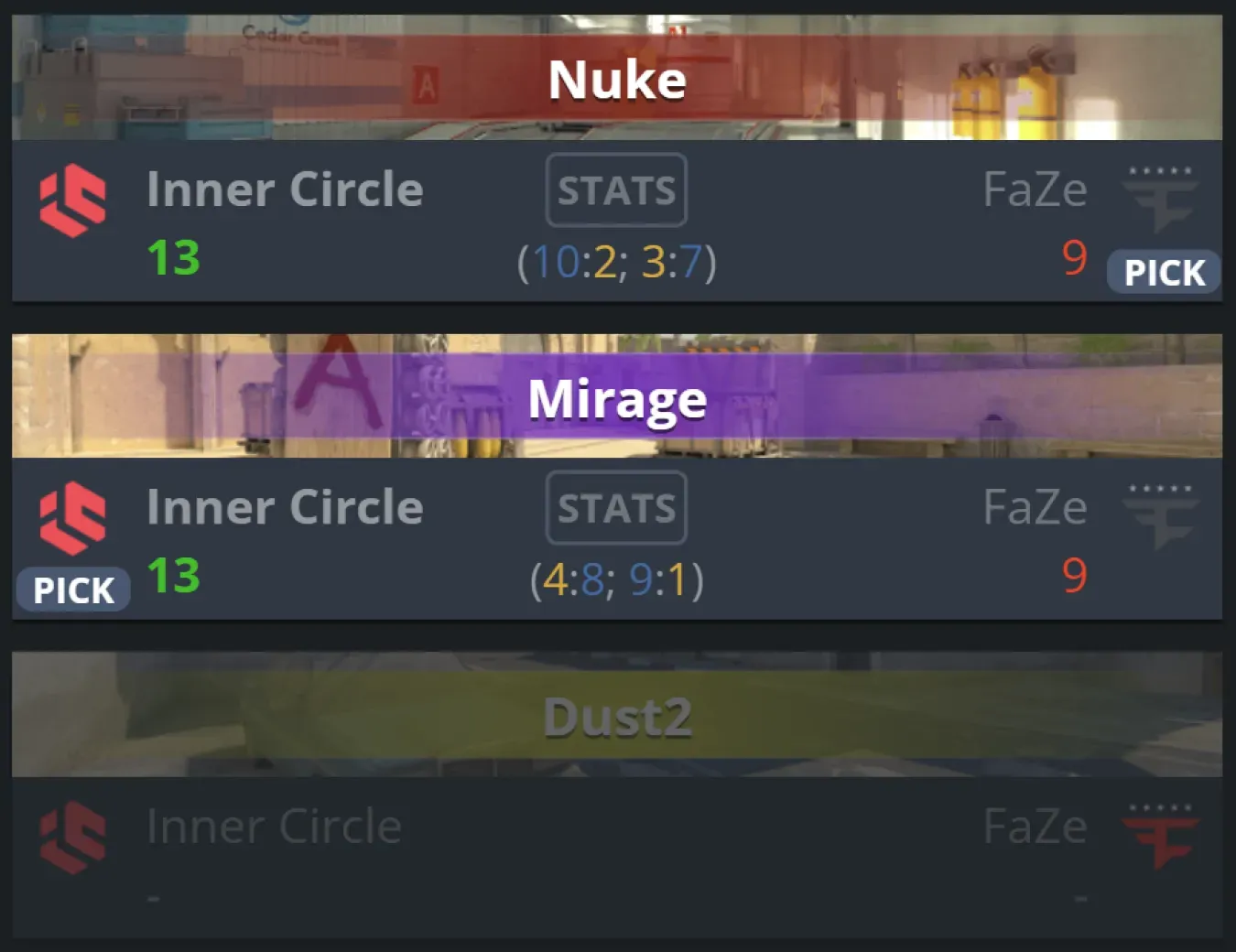Click the FaZe logo on Nuke row
1236x952 pixels.
coord(1161,197)
